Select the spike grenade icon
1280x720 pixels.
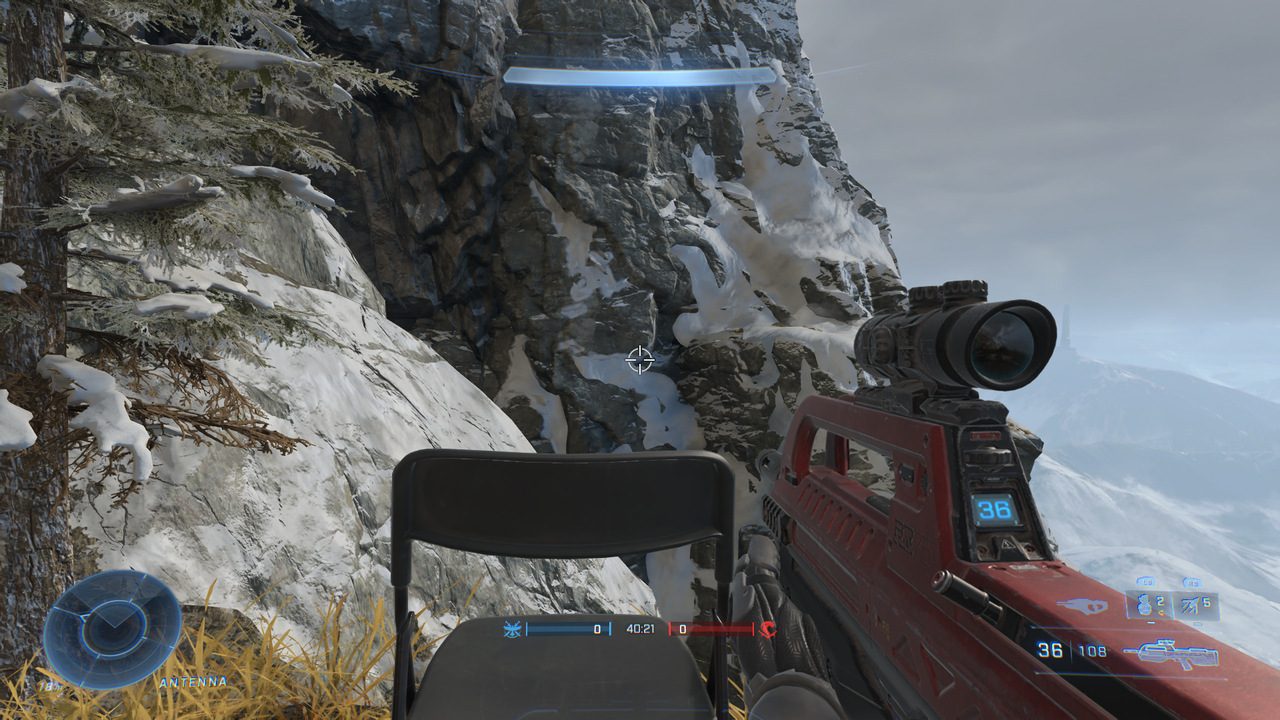pos(1189,606)
